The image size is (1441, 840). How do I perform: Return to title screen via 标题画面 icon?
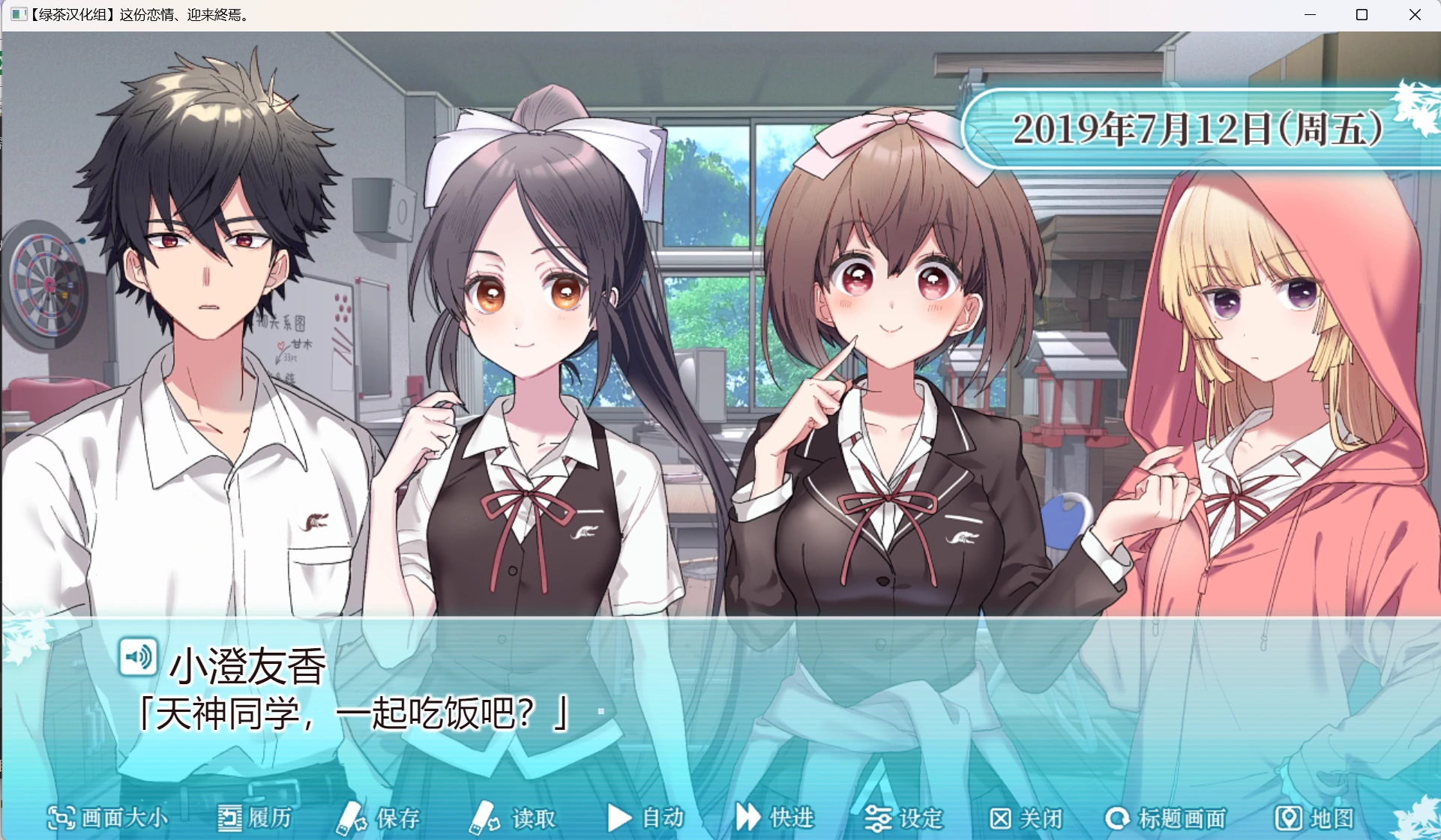[1119, 819]
